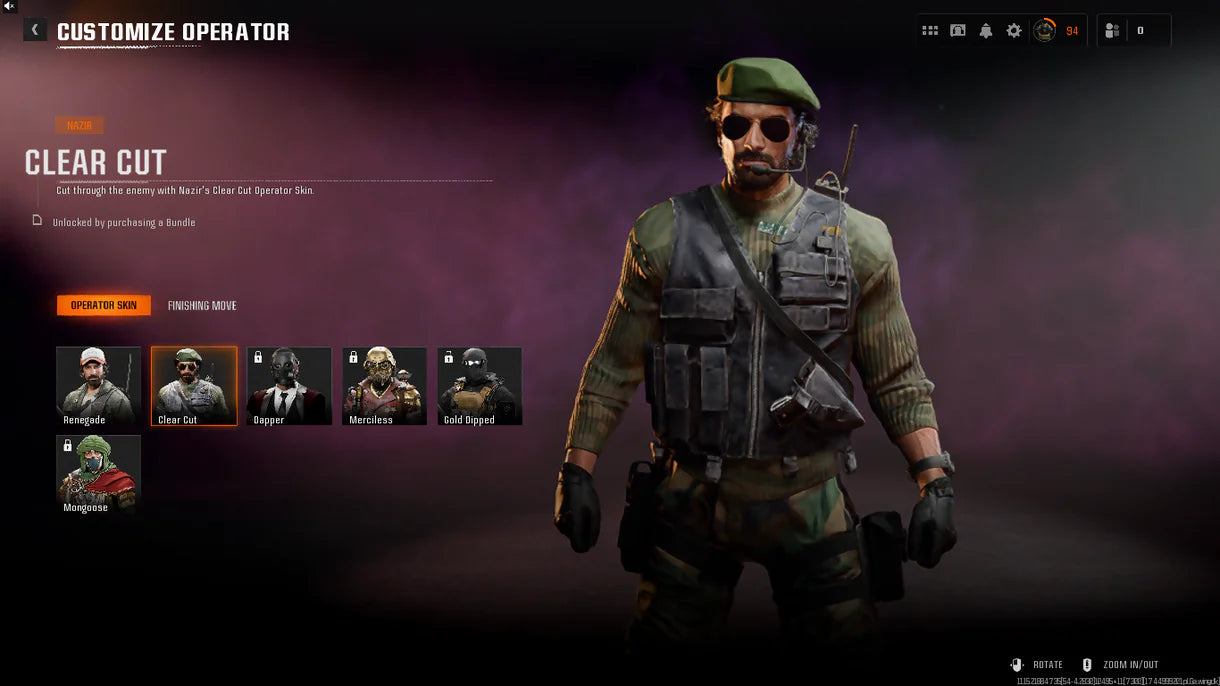Select the Operator Skin tab
The width and height of the screenshot is (1220, 686).
click(104, 306)
